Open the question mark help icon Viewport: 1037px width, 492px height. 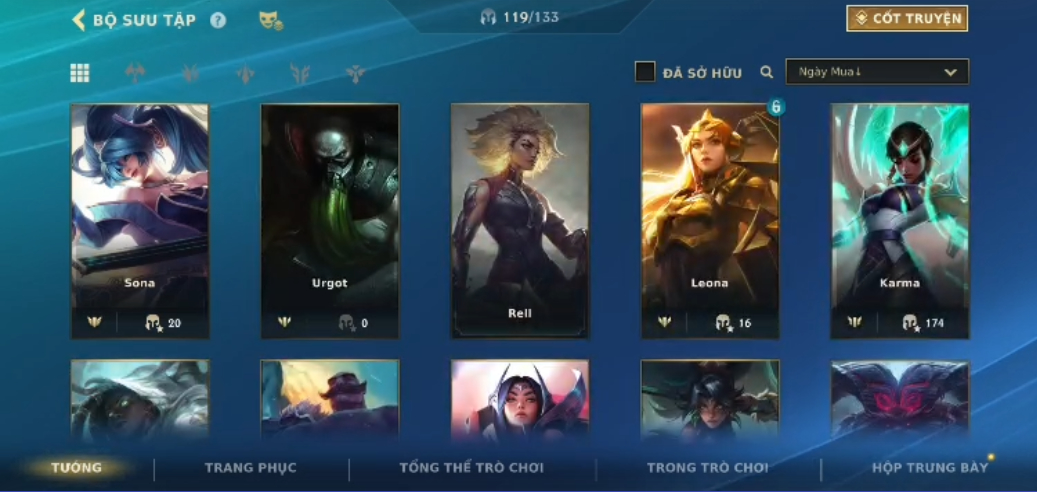(218, 20)
